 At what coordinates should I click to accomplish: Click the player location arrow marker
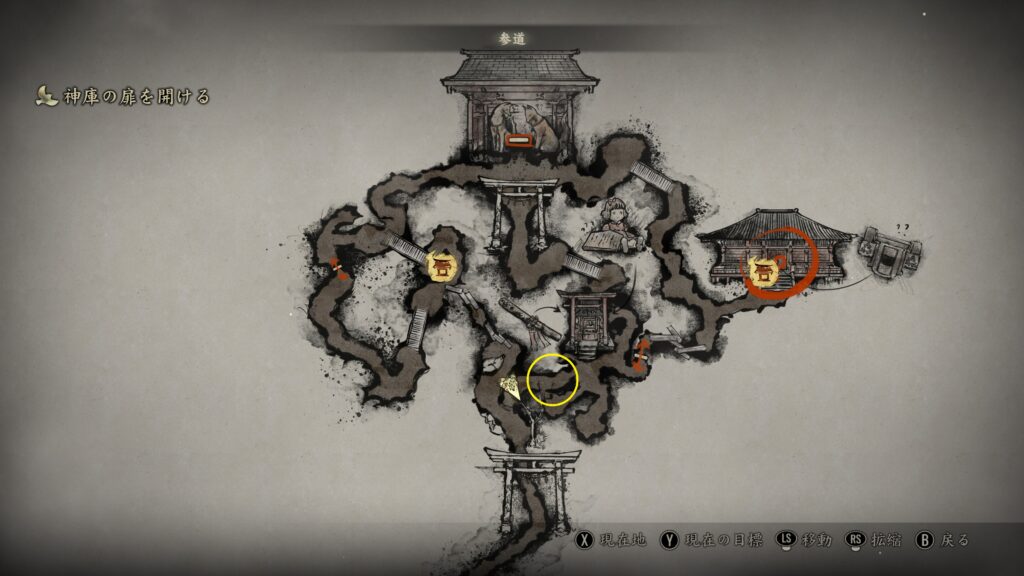click(x=510, y=386)
